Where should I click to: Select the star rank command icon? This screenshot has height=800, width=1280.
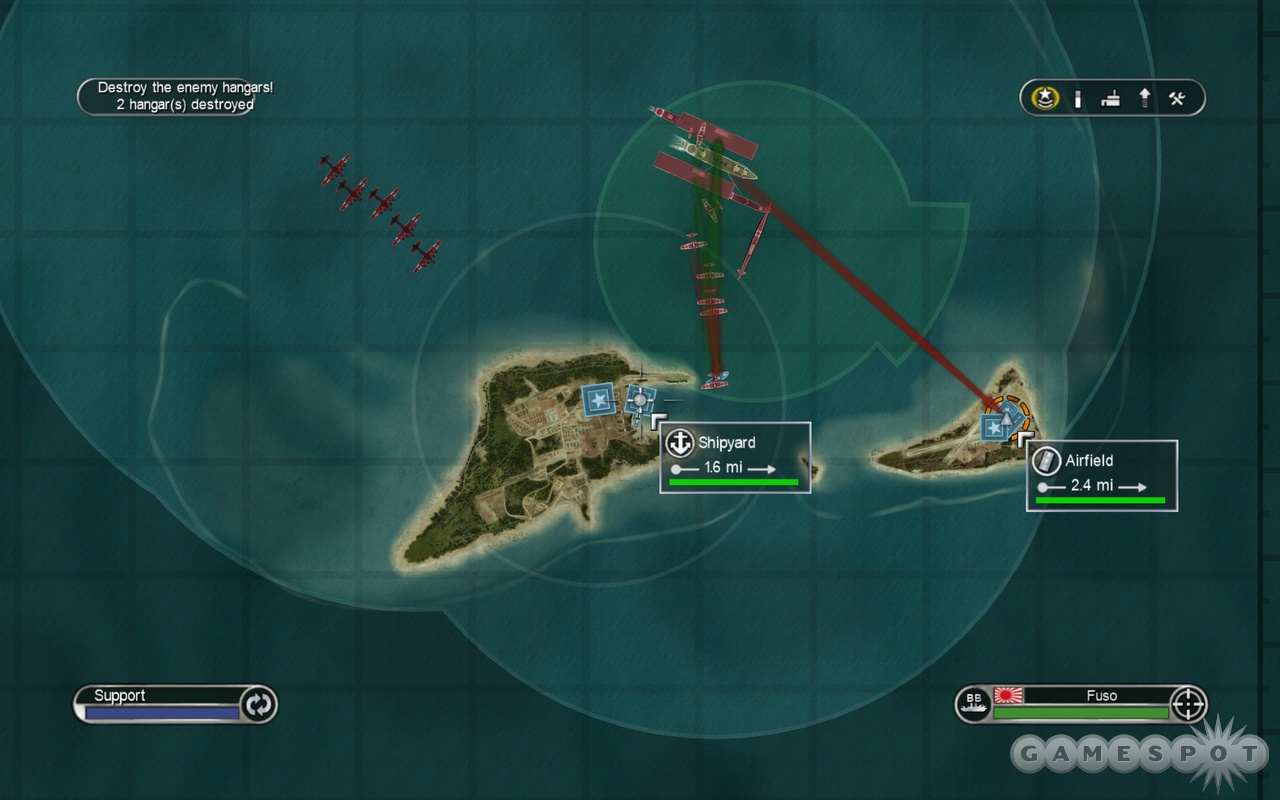1045,98
